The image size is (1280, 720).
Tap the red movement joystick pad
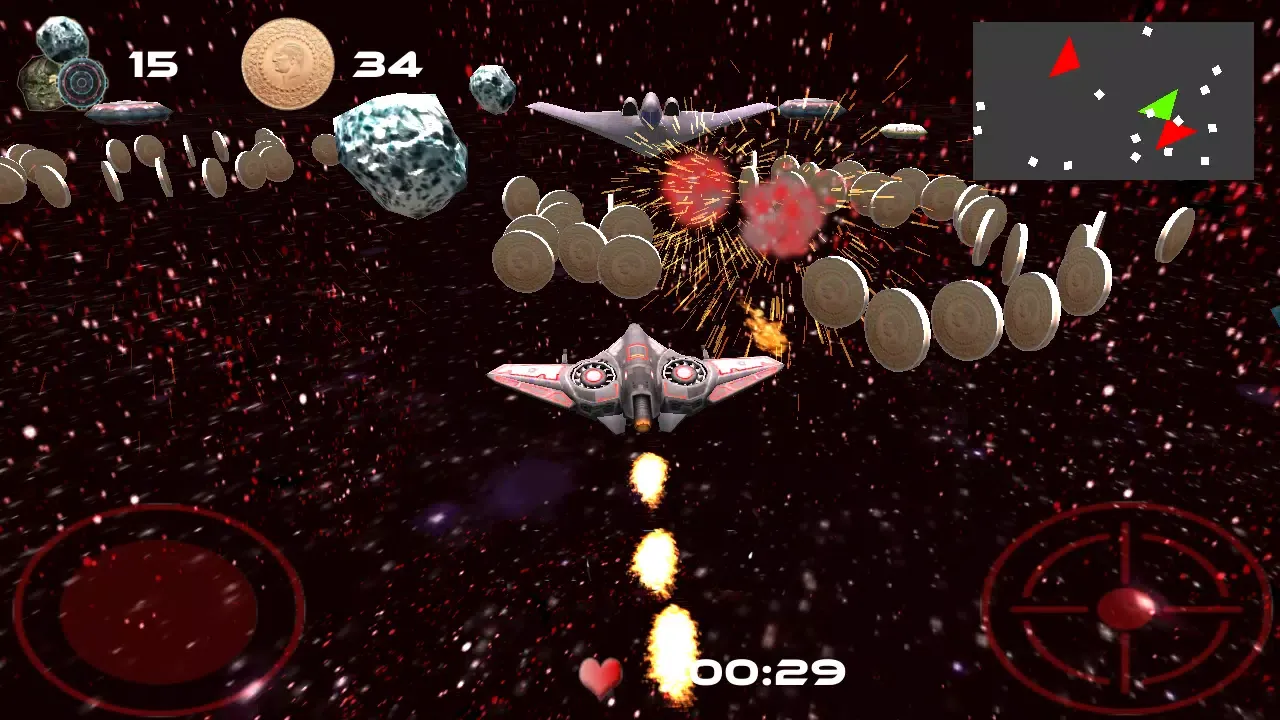tap(159, 609)
